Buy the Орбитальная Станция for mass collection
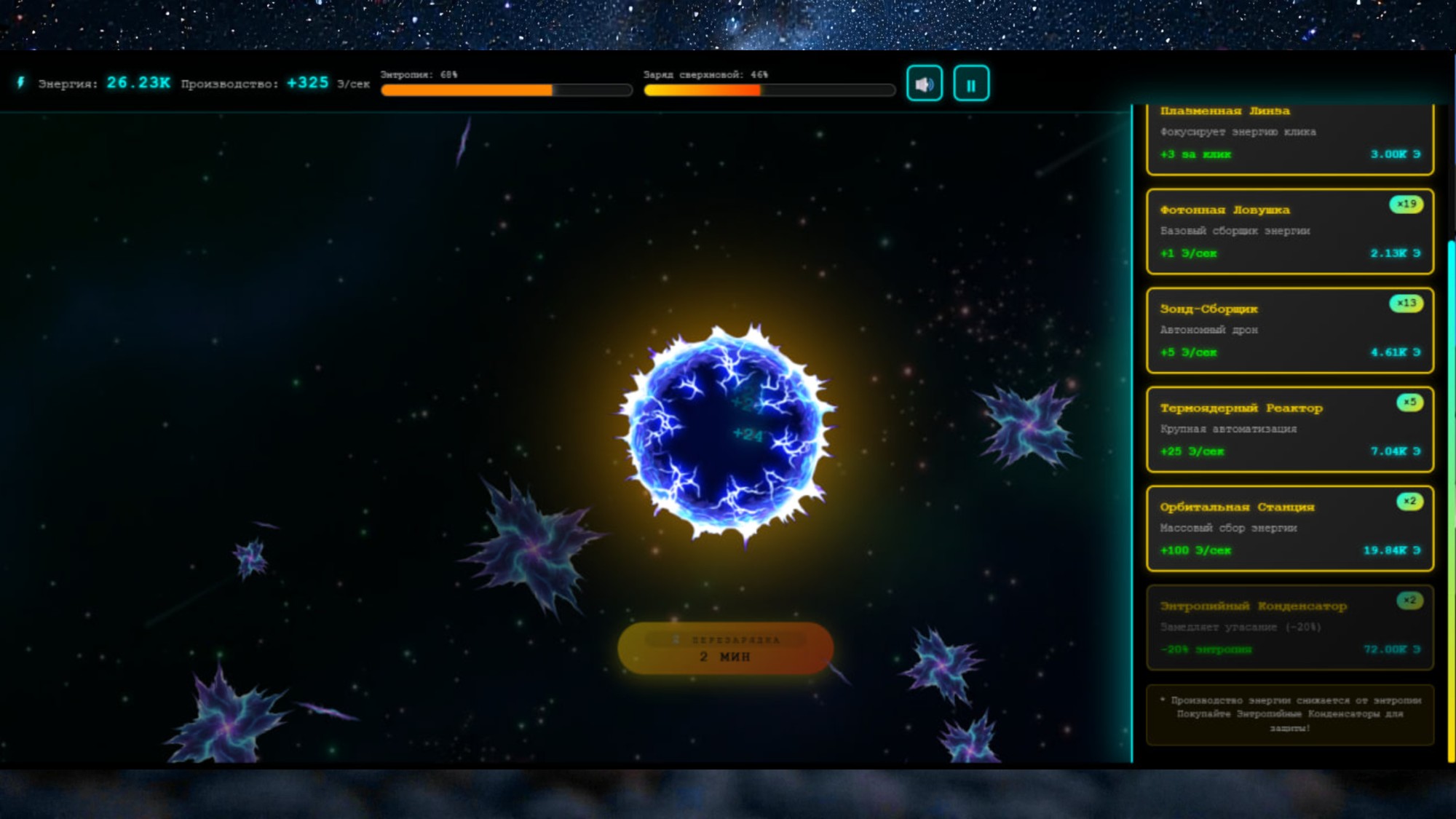Screen dimensions: 1456x819 [1289, 529]
